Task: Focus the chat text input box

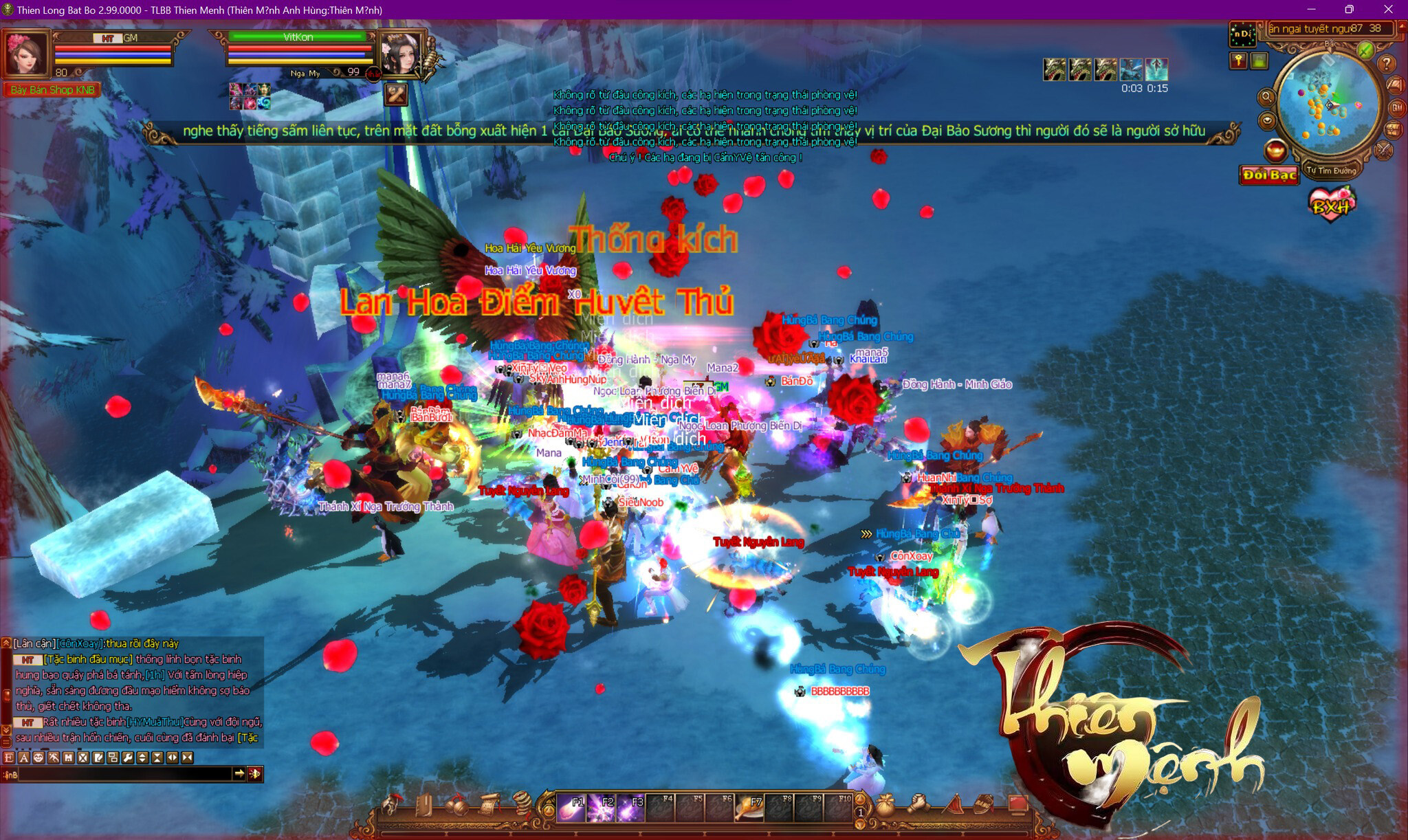Action: point(124,775)
